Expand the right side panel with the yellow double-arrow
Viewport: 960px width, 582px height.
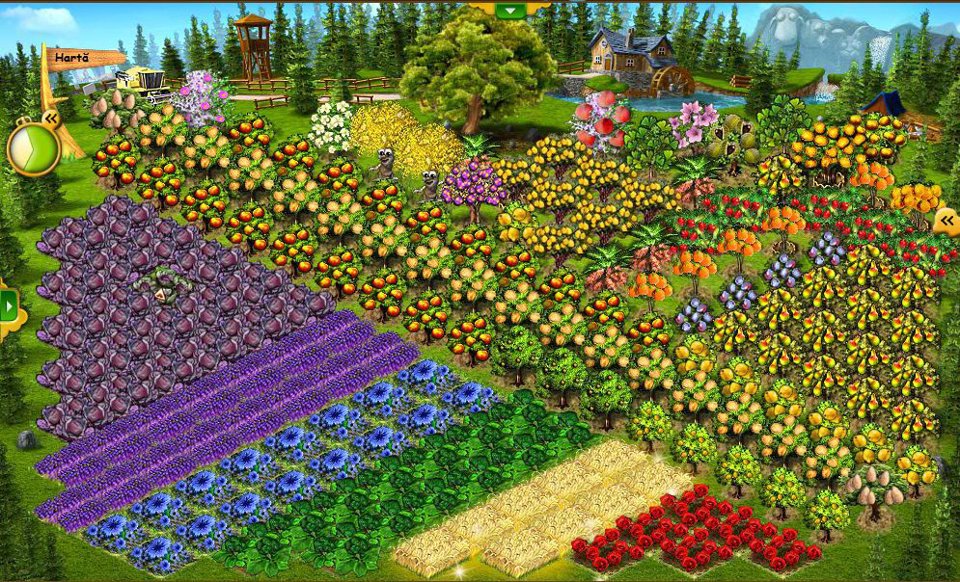[x=945, y=220]
